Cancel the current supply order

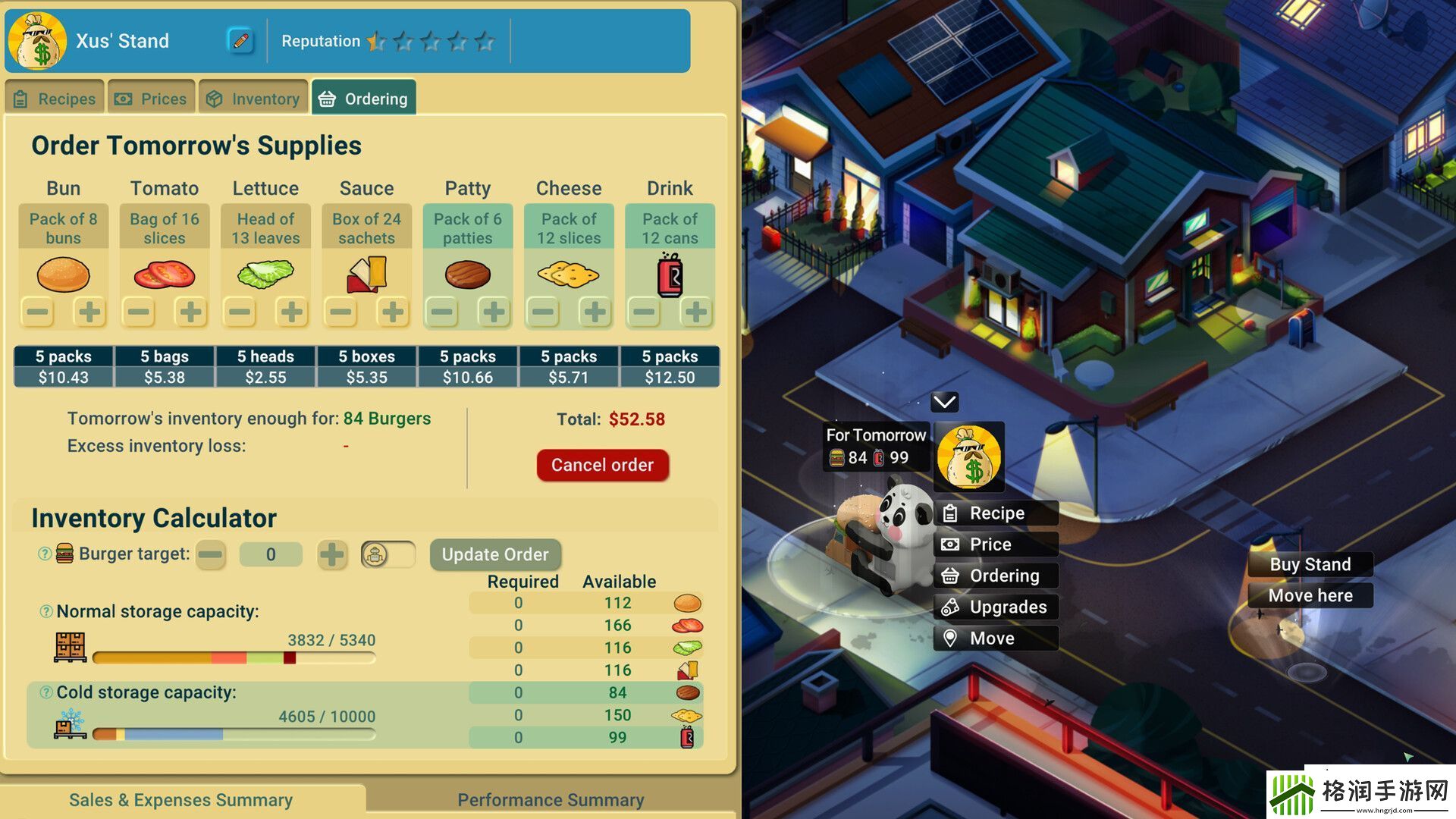pyautogui.click(x=602, y=465)
